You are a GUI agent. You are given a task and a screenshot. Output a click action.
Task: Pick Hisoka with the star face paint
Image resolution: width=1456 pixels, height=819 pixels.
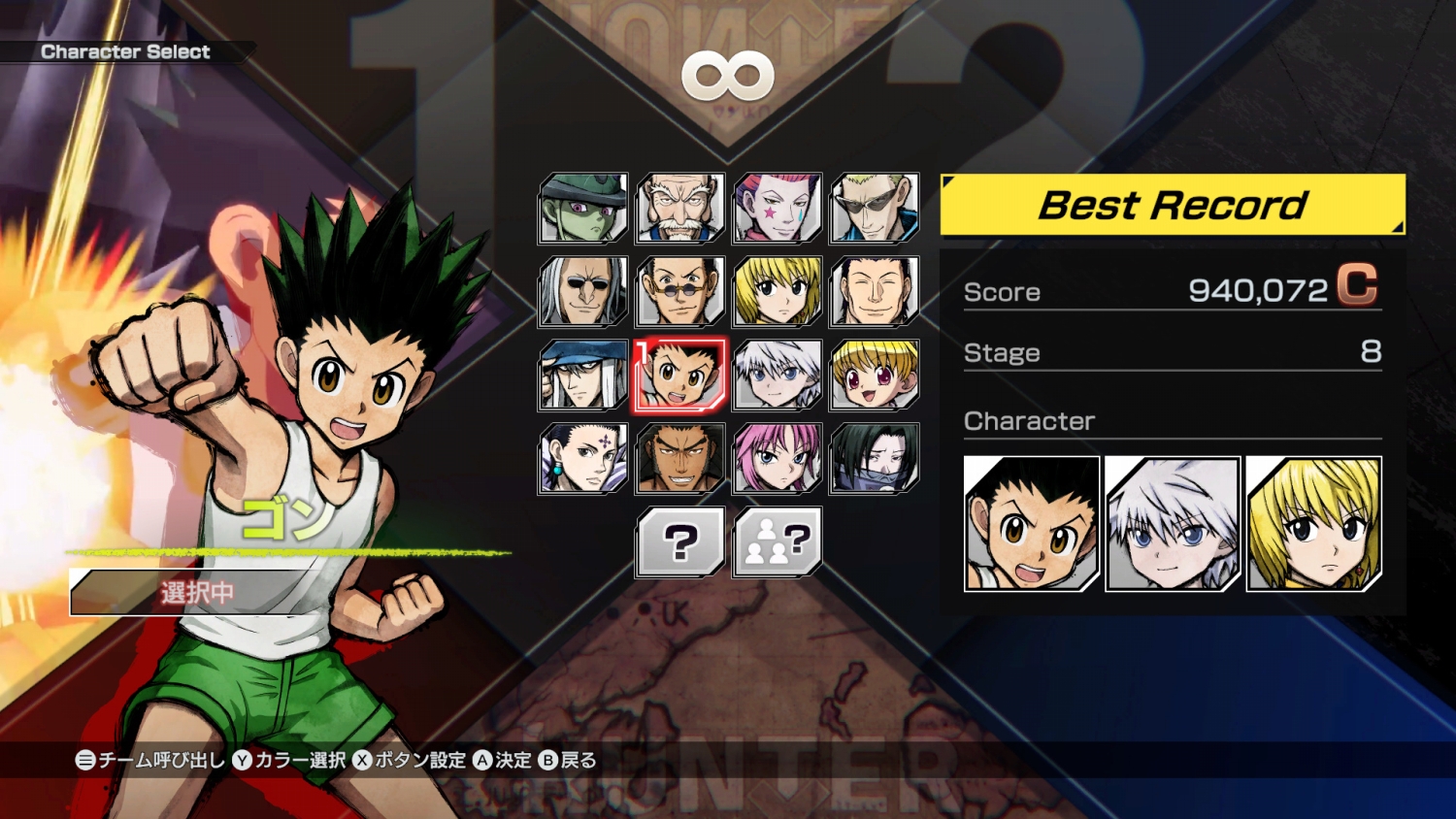[778, 208]
